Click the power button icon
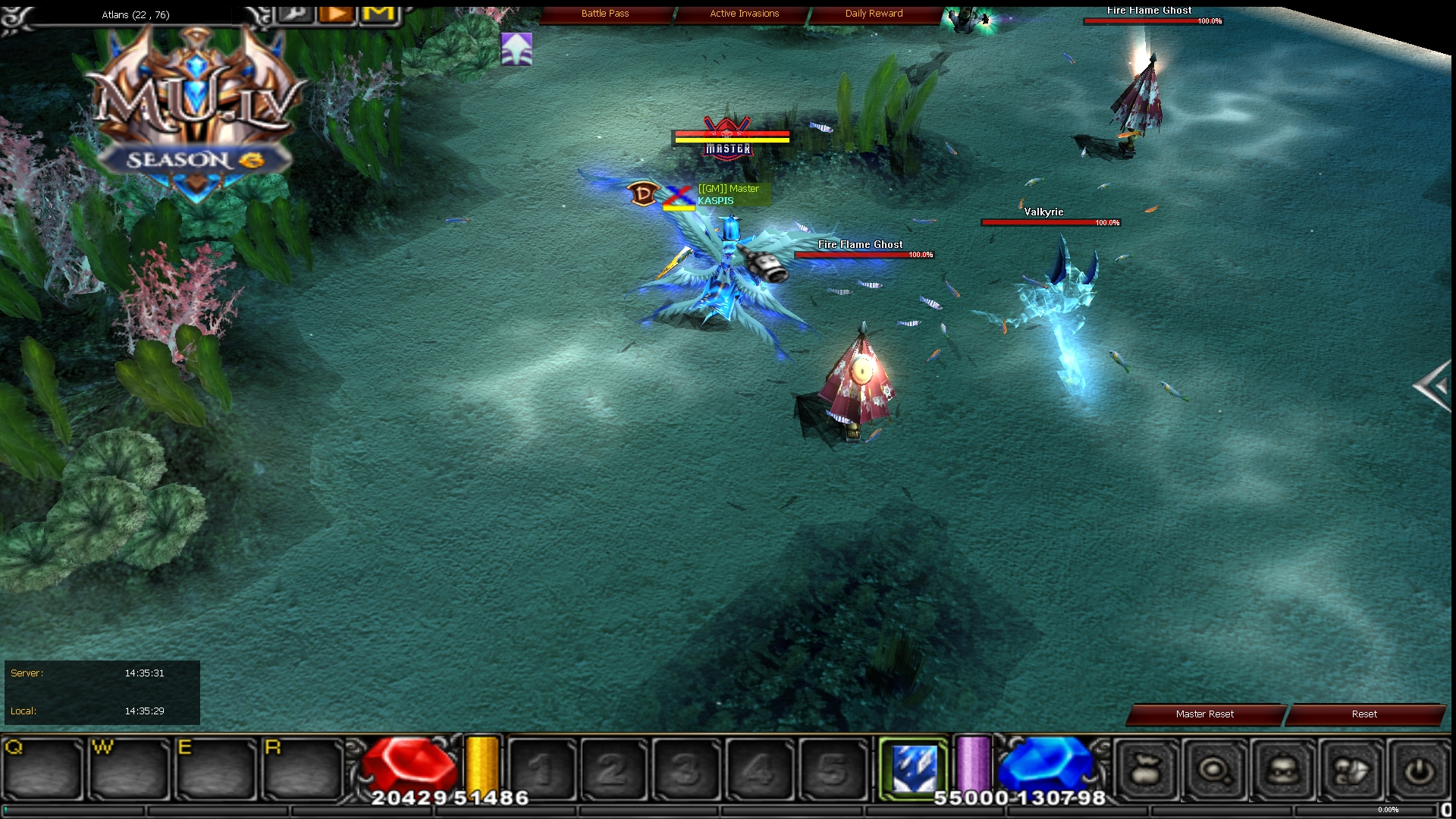The height and width of the screenshot is (819, 1456). click(x=1418, y=771)
